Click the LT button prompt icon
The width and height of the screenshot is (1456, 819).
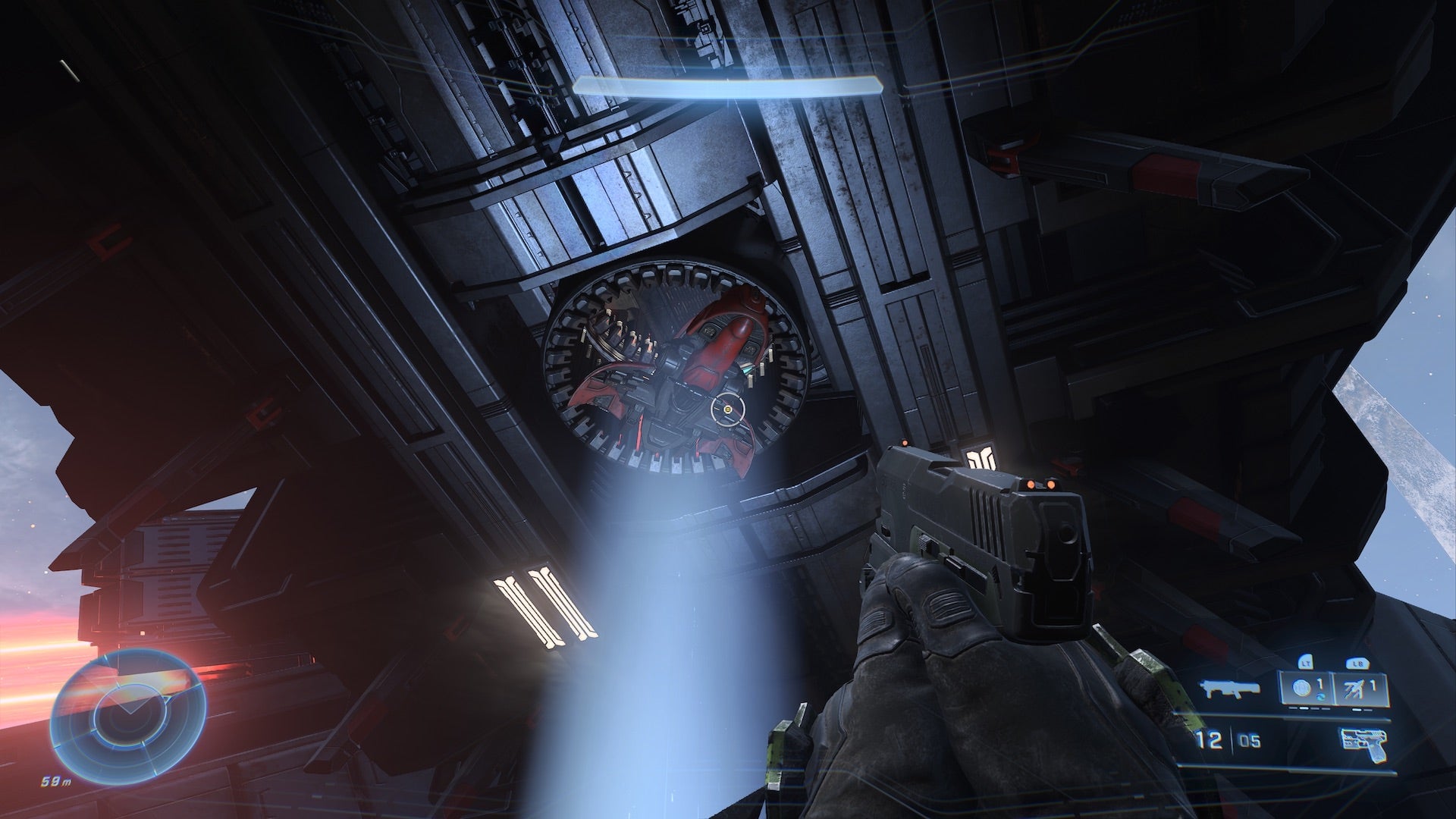pyautogui.click(x=1306, y=664)
